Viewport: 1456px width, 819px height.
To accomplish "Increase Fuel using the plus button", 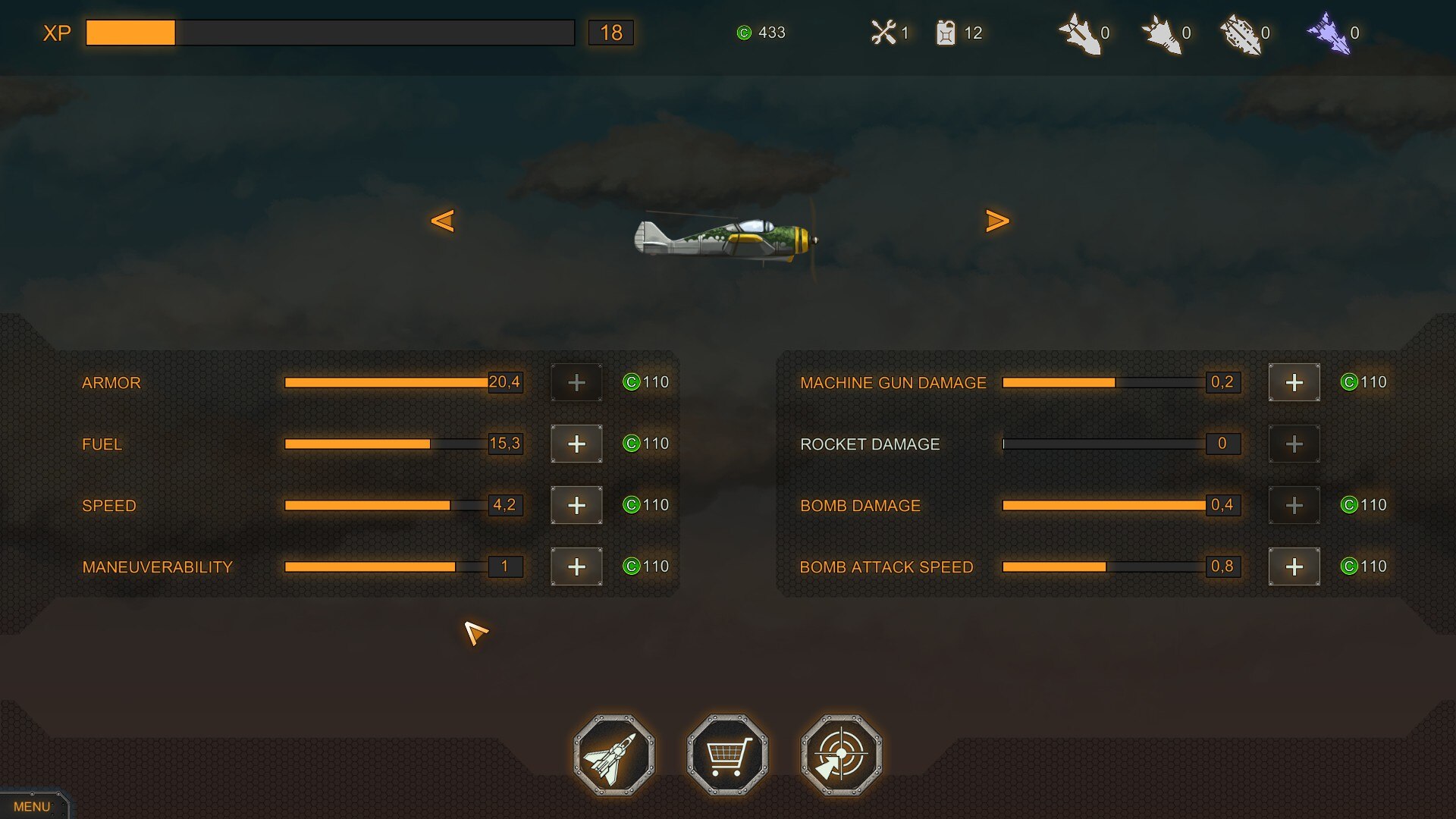I will tap(576, 444).
